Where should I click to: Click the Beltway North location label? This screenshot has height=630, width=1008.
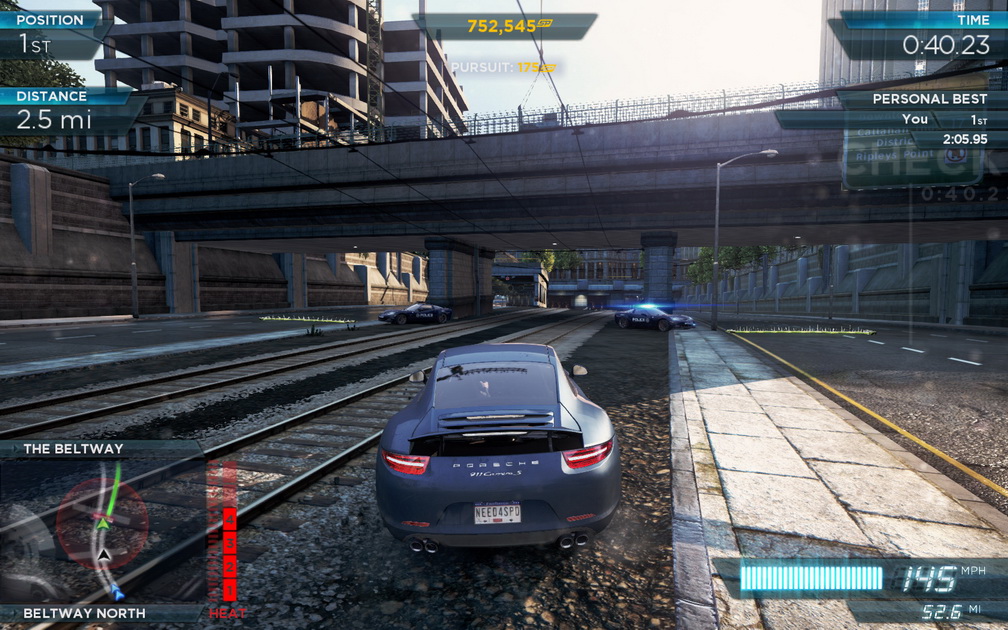[x=84, y=613]
